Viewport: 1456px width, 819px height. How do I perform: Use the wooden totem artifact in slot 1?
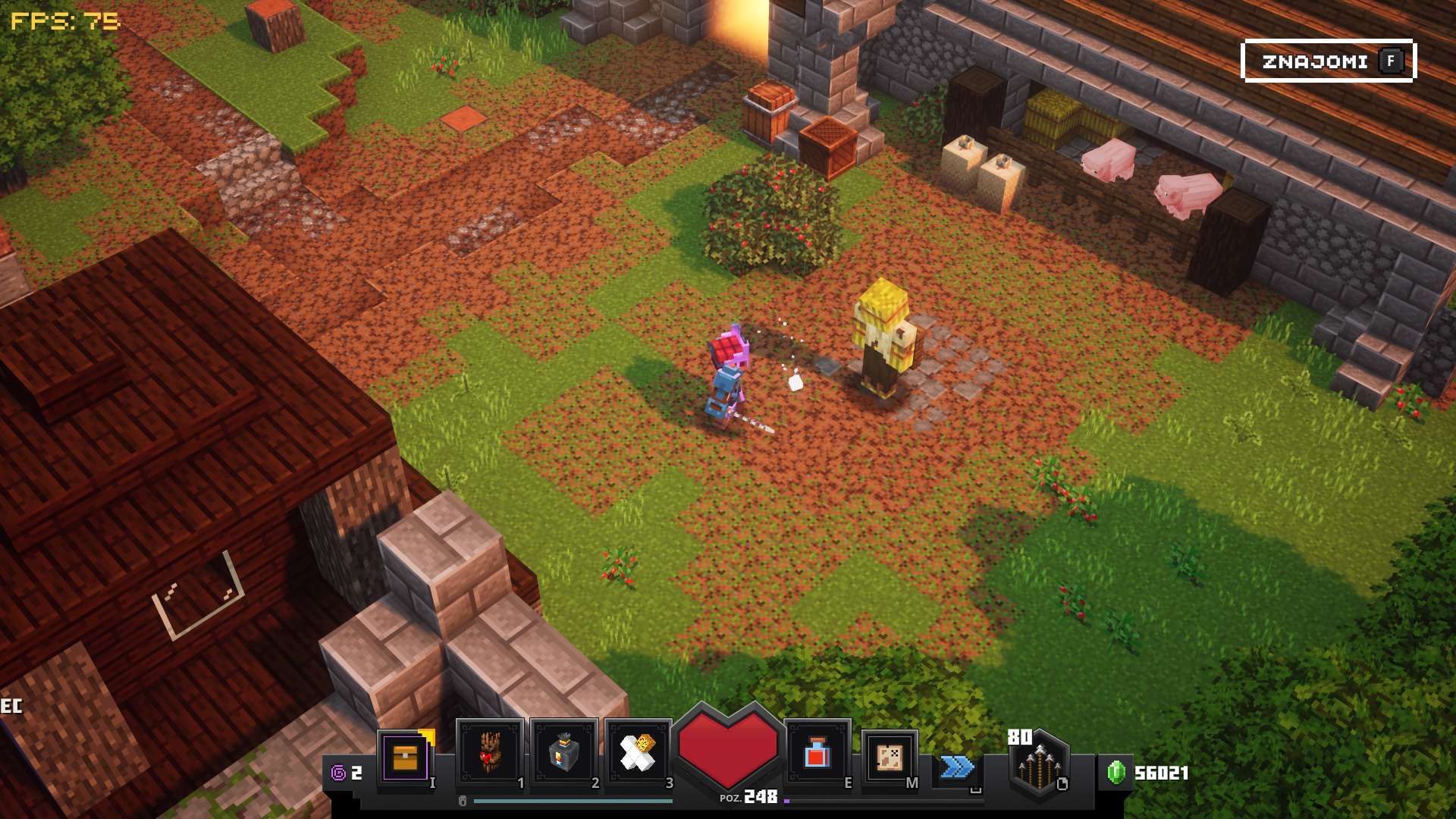coord(490,753)
